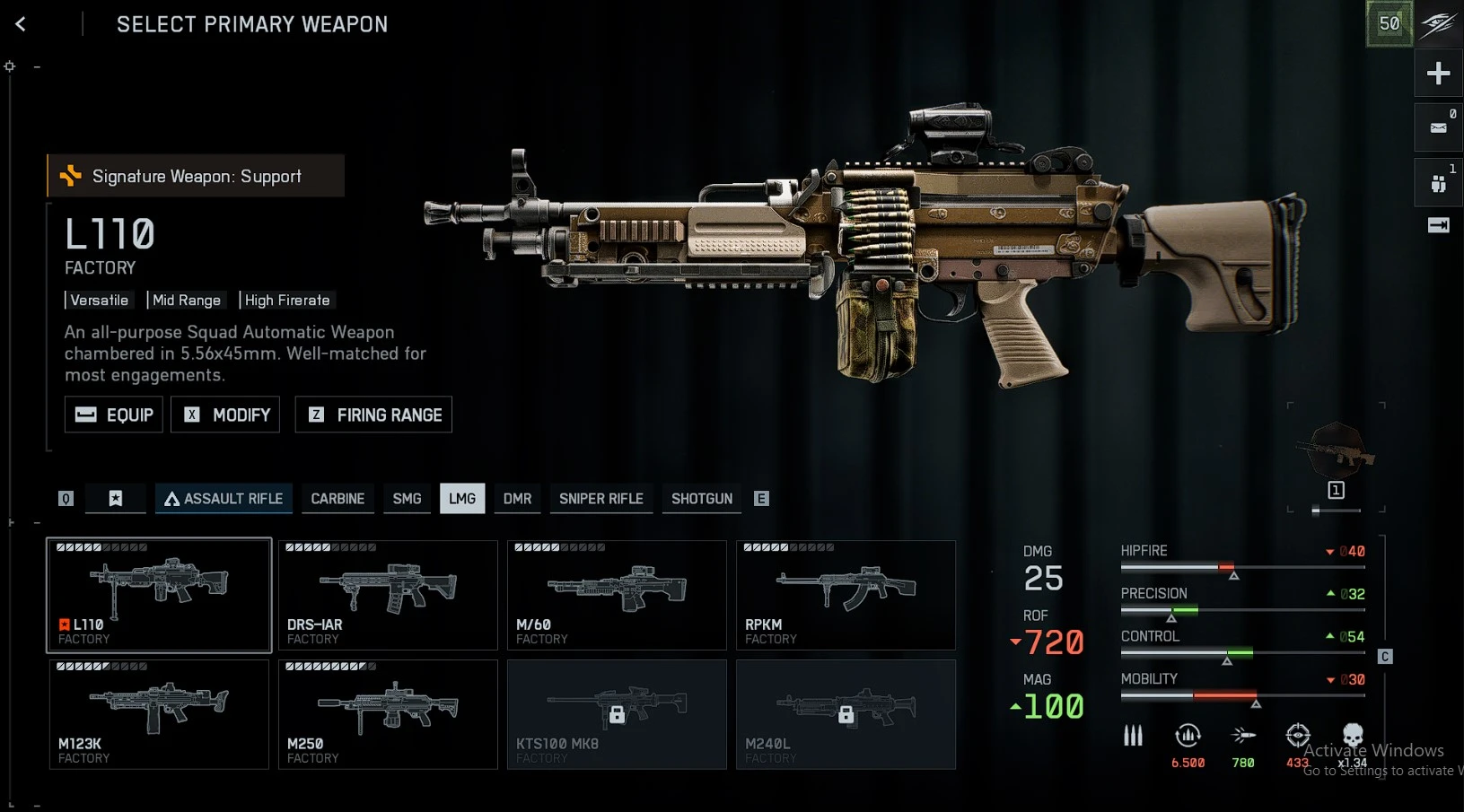Select the LMG category tab
1464x812 pixels.
click(x=462, y=499)
